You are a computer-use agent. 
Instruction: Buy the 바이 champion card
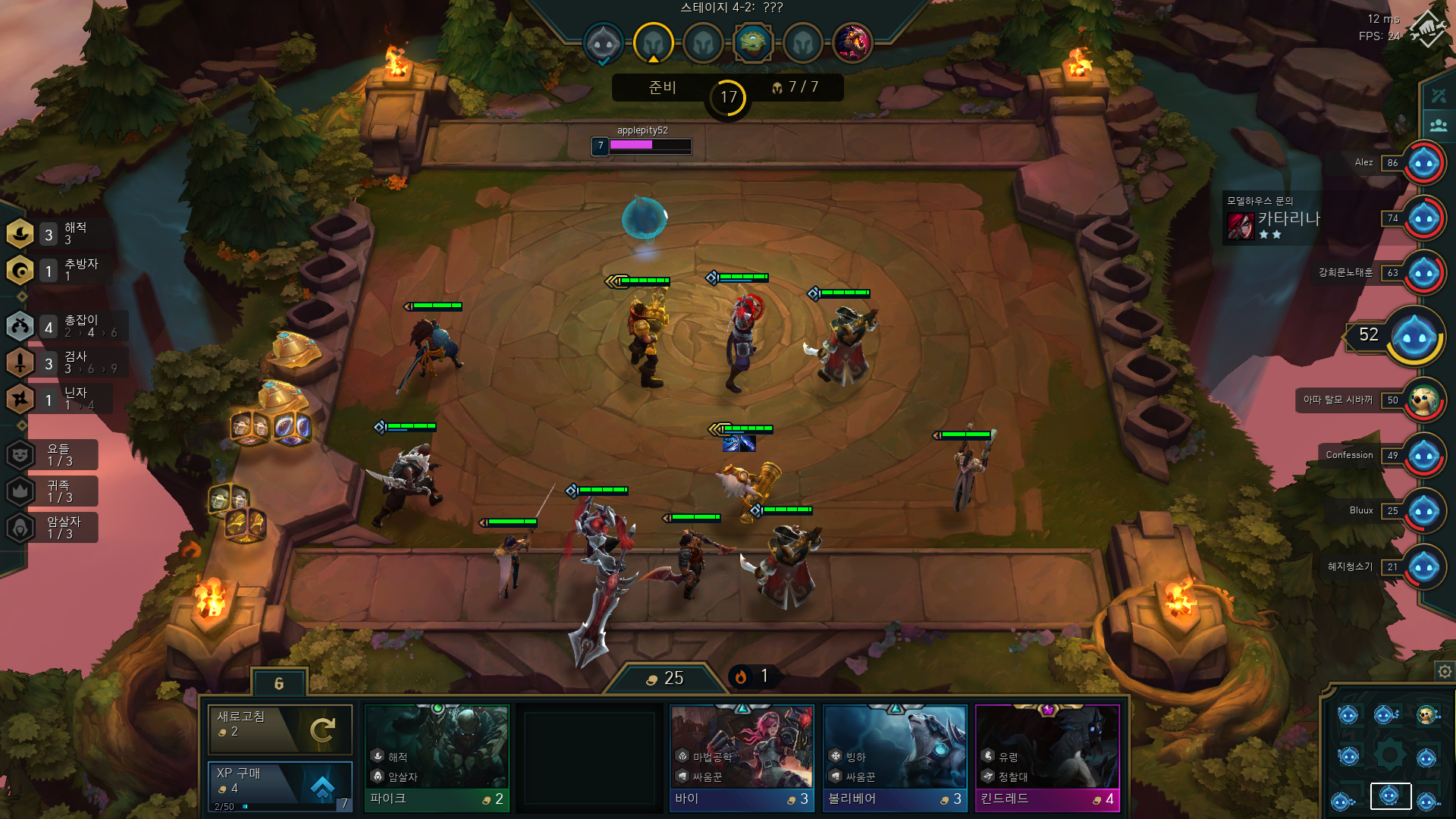[742, 758]
